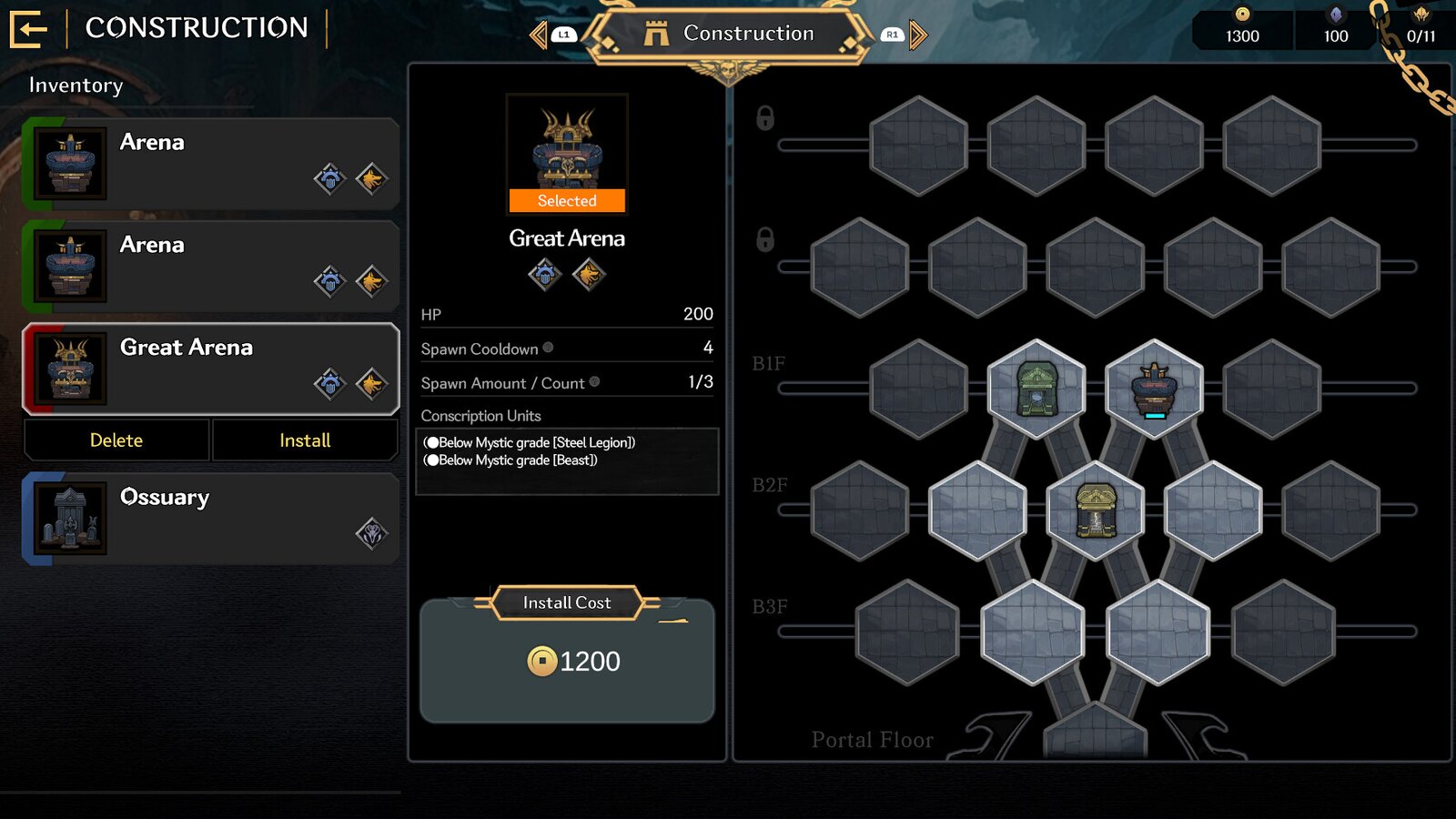
Task: Click the green building installed on B1F
Action: [x=1036, y=387]
